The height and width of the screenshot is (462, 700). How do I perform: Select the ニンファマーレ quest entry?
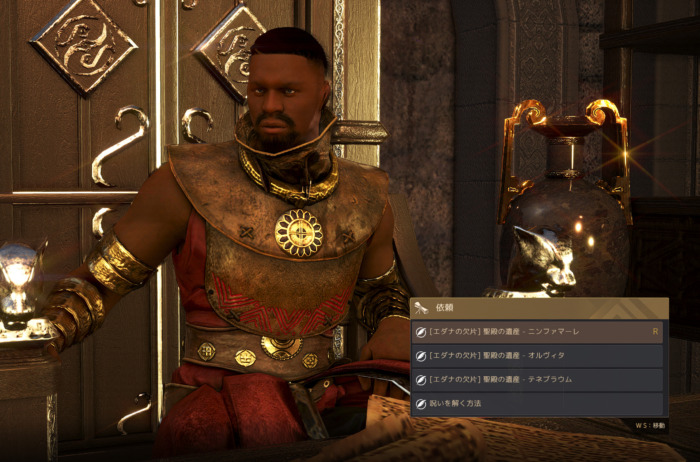(x=538, y=332)
